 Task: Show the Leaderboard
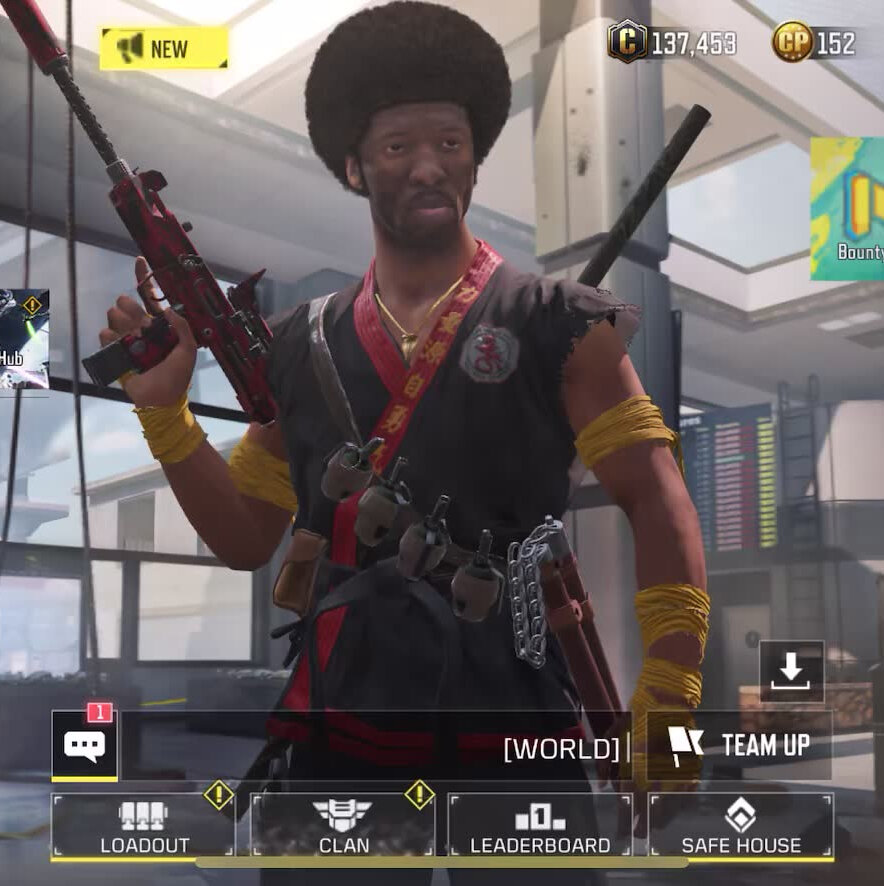tap(540, 826)
